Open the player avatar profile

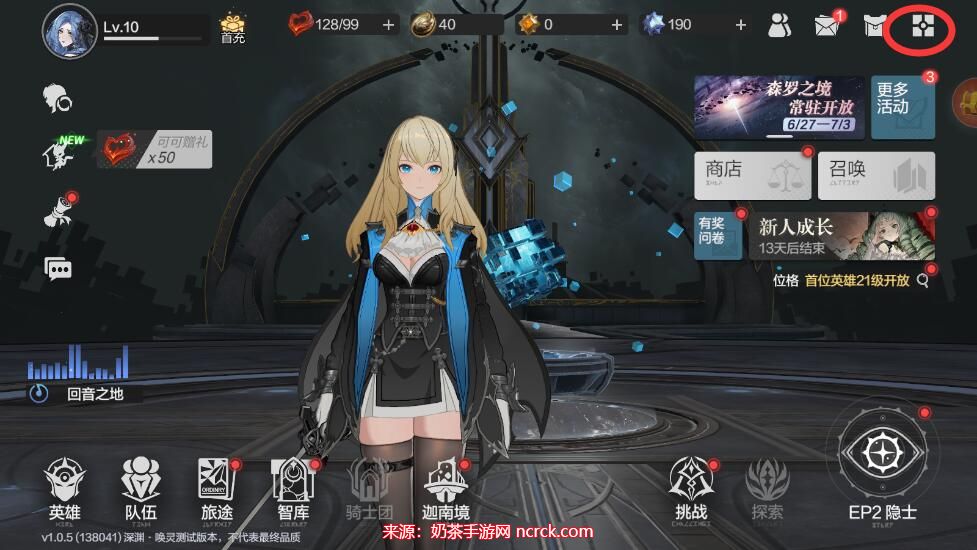pos(69,30)
